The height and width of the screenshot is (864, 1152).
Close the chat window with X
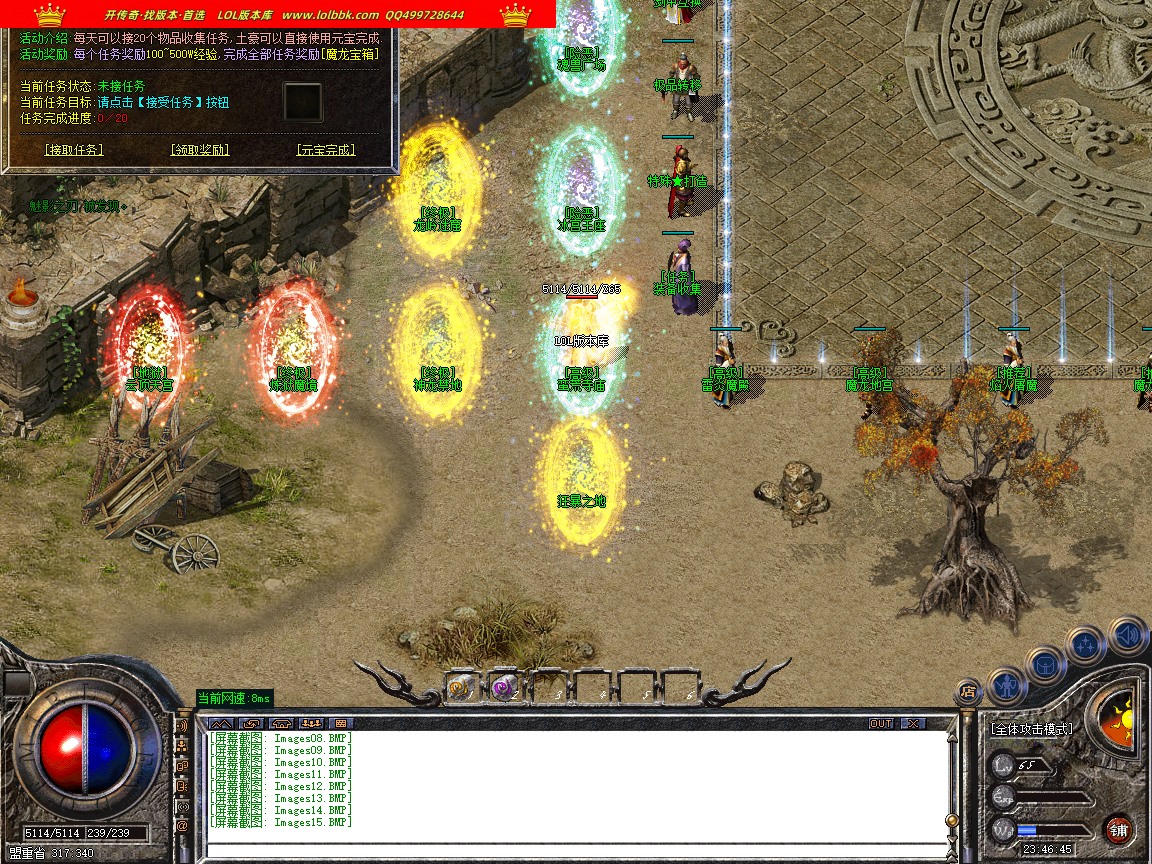pyautogui.click(x=912, y=723)
